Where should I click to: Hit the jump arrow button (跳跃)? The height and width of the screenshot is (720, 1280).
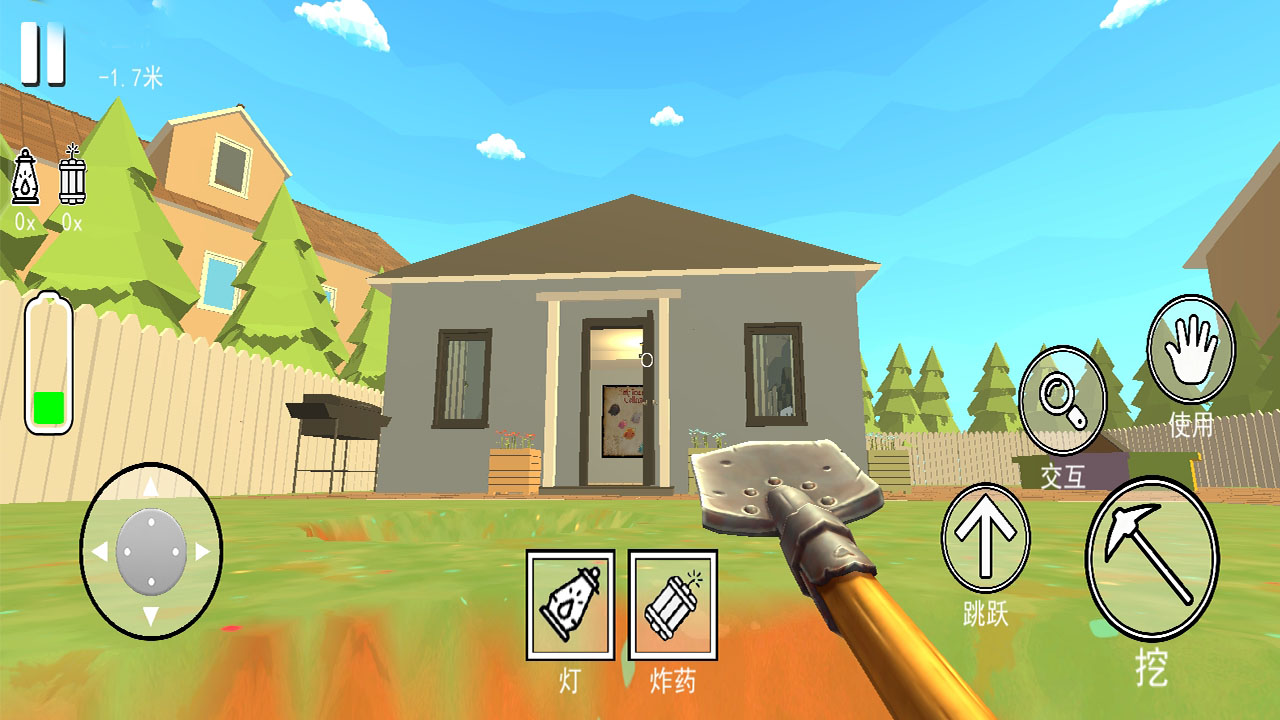point(985,538)
